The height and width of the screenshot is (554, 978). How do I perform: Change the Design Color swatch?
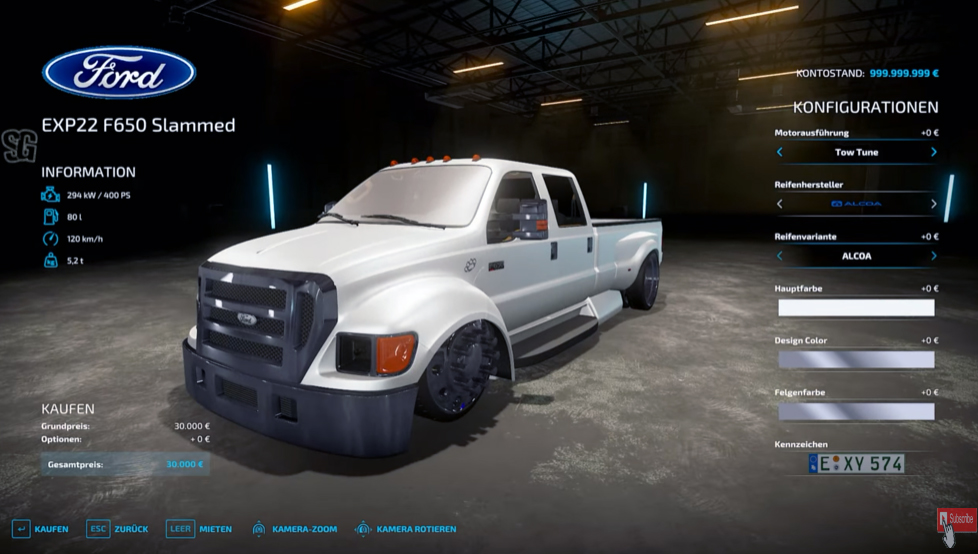pos(856,360)
